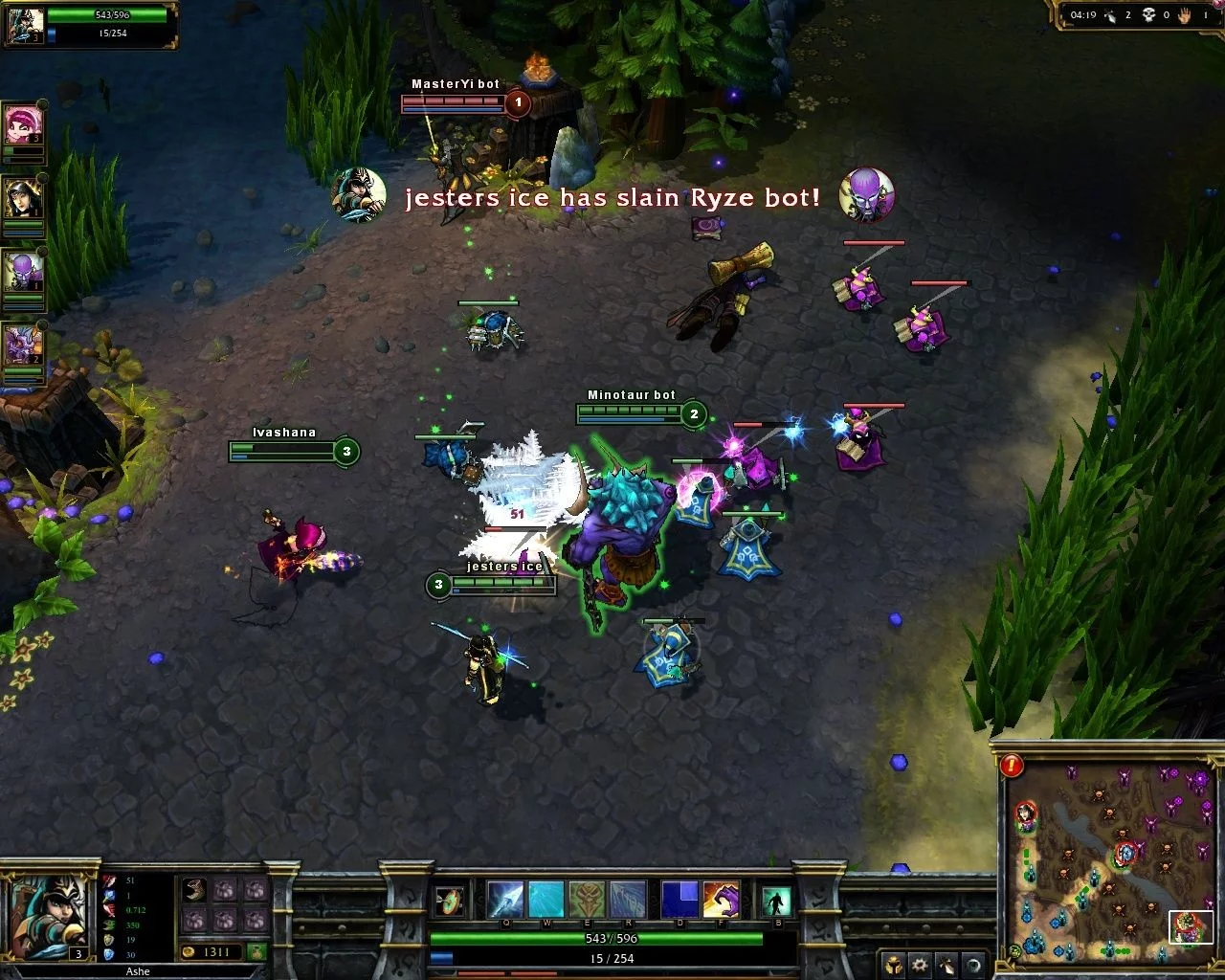
Task: Use the D summoner spell
Action: click(x=679, y=900)
